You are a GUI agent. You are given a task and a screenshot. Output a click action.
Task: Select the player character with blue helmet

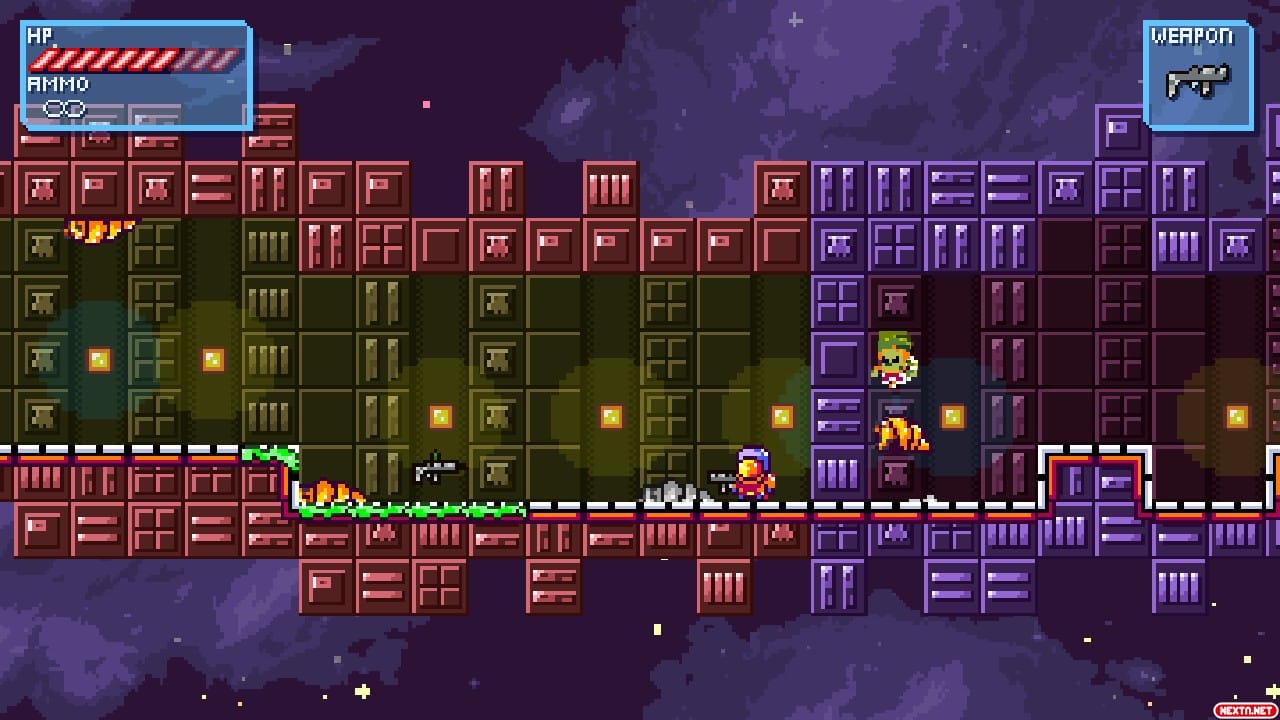(x=752, y=475)
